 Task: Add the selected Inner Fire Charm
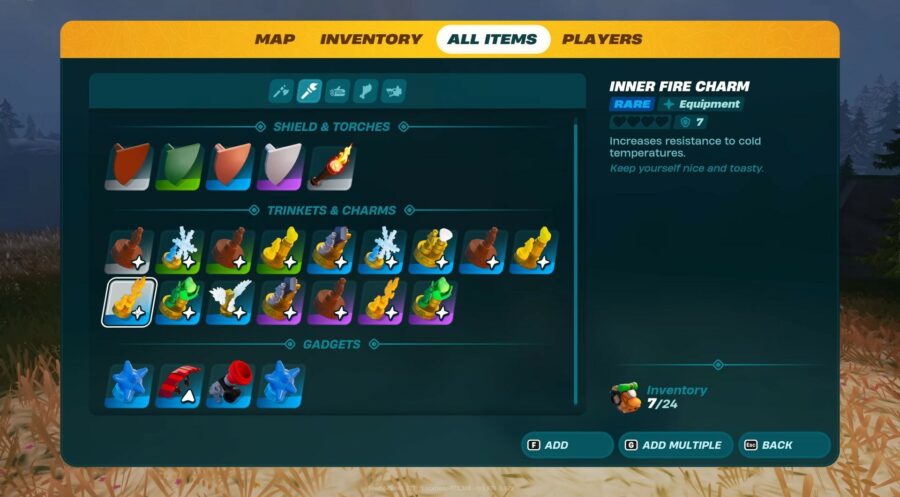coord(566,445)
